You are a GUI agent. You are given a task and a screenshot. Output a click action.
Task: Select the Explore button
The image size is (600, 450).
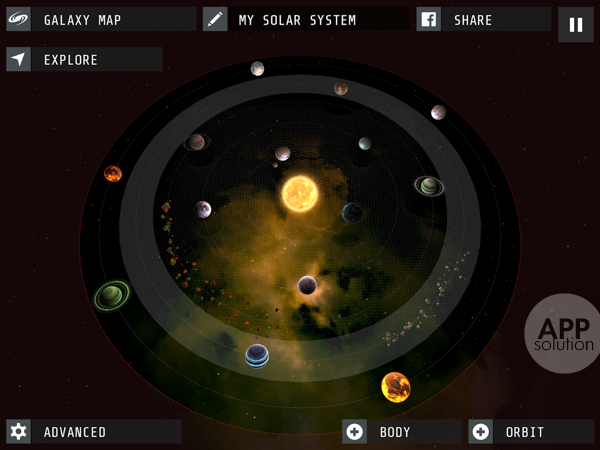(84, 60)
